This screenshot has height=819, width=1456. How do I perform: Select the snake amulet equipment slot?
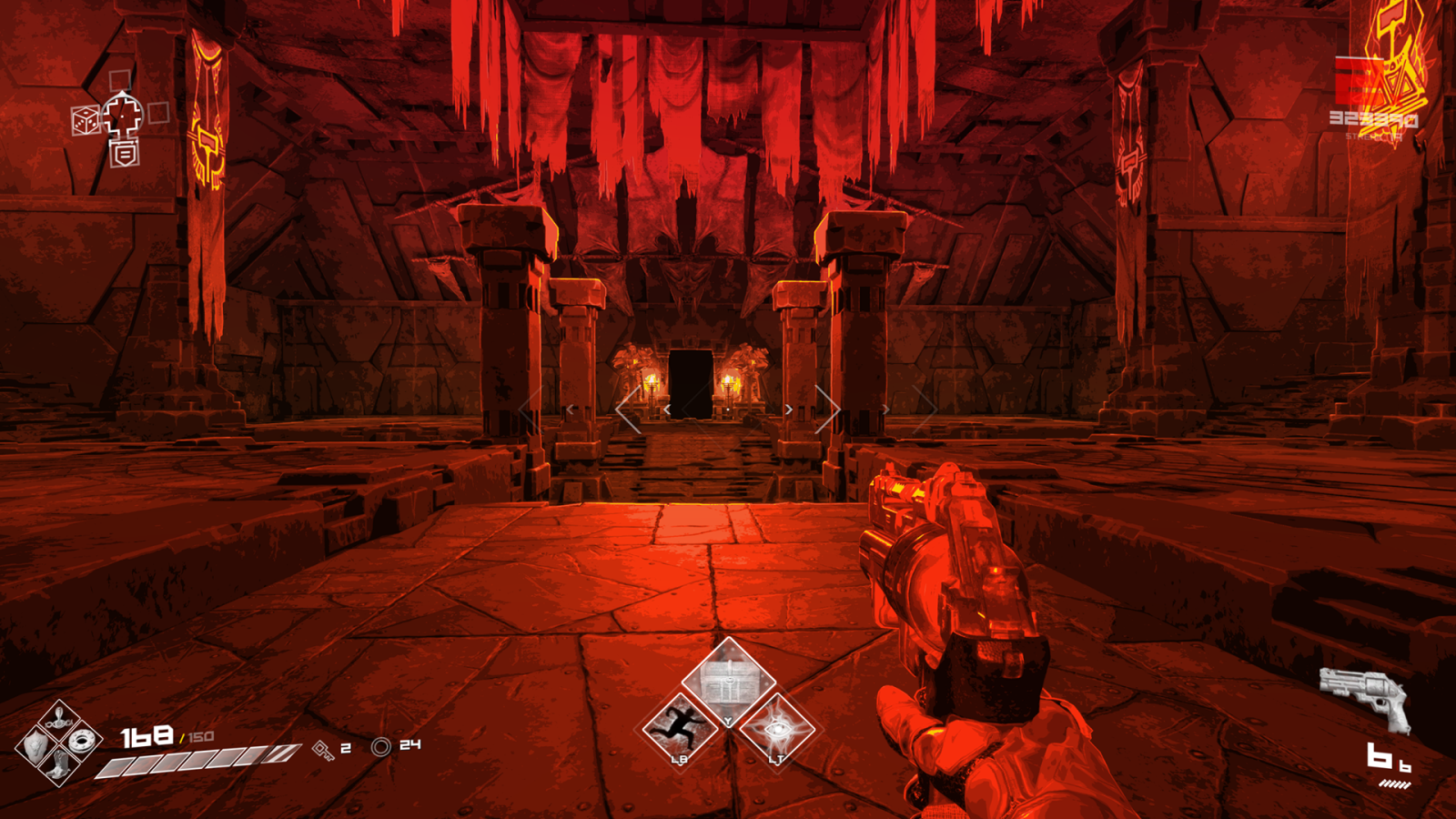59,718
